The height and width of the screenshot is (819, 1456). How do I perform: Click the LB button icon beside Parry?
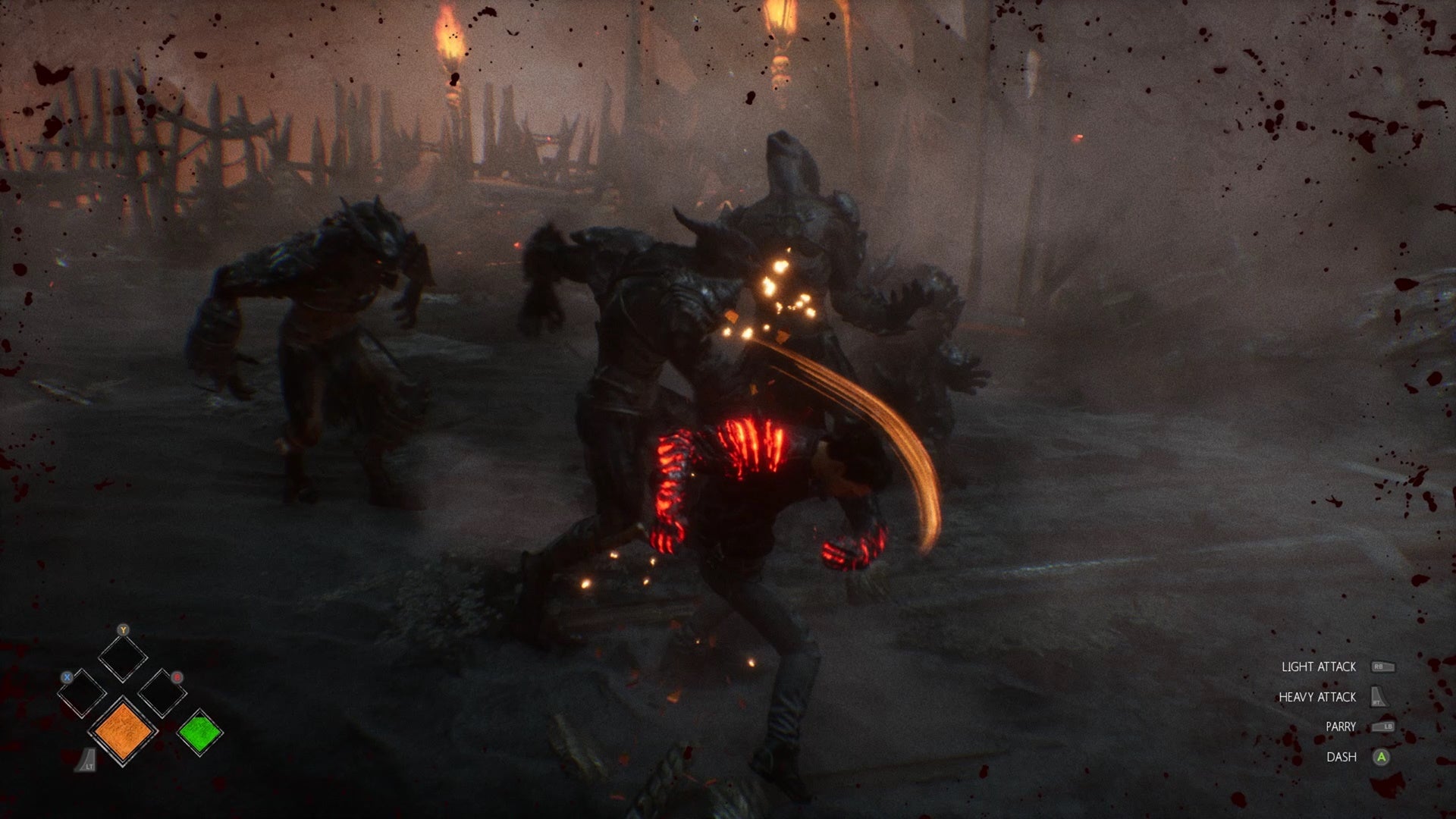pyautogui.click(x=1384, y=726)
